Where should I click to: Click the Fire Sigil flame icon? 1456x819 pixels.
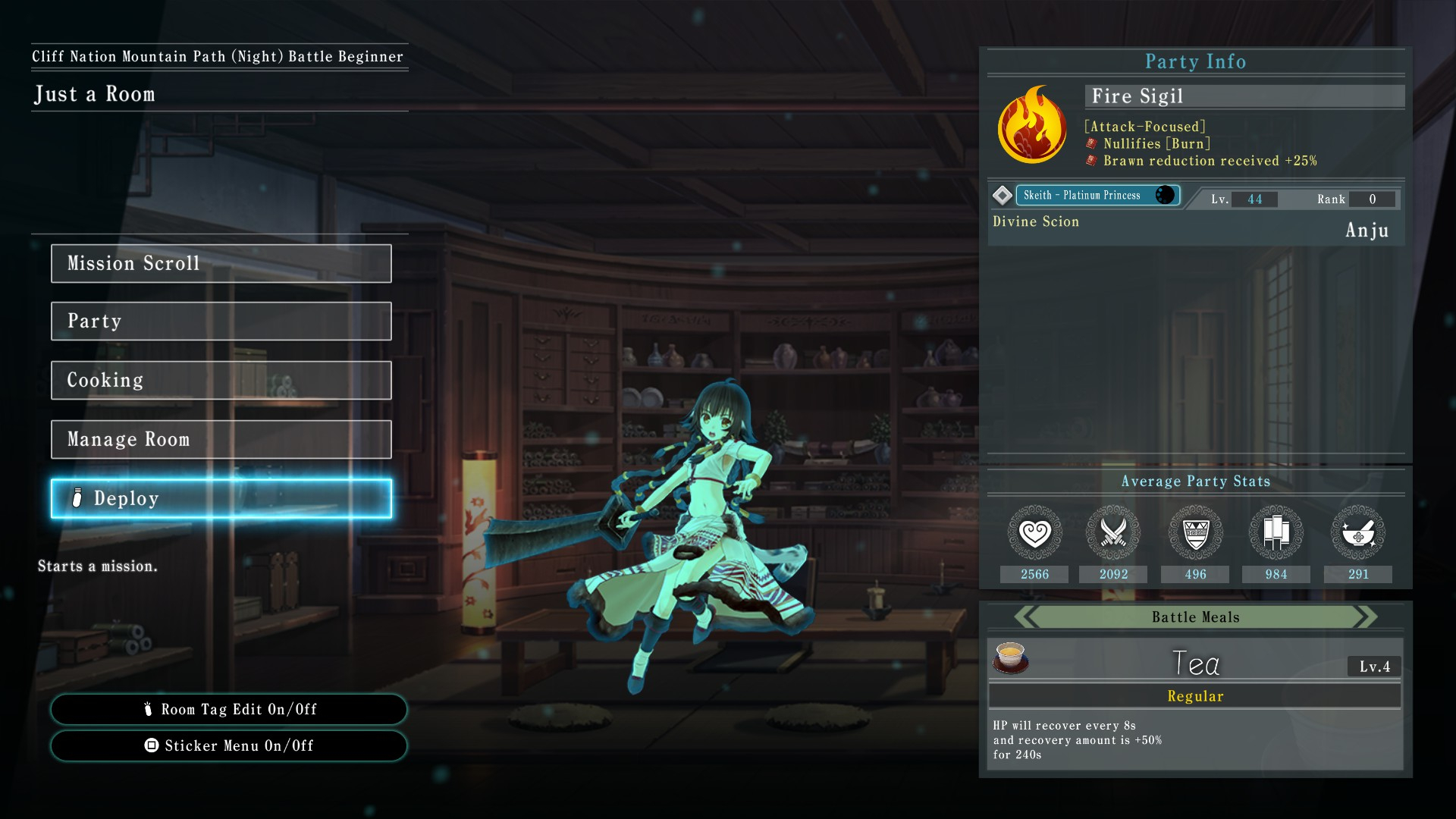tap(1032, 125)
